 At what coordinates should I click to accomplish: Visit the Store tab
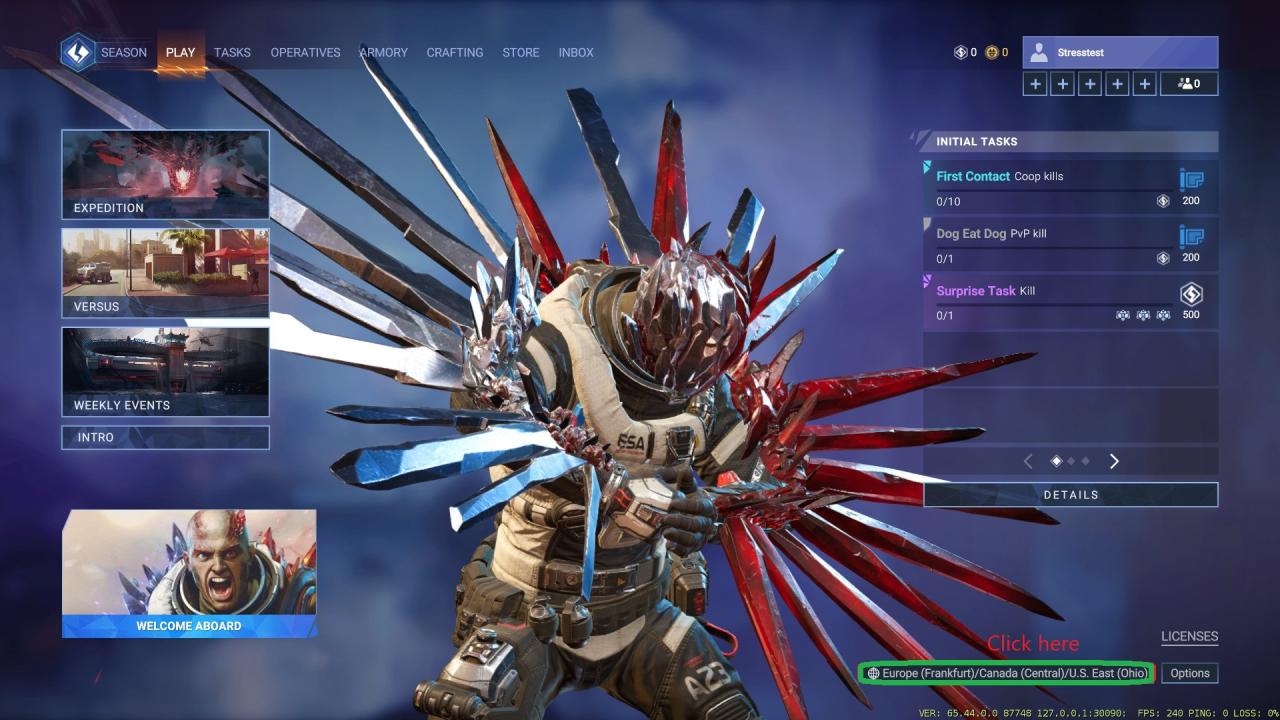[520, 52]
